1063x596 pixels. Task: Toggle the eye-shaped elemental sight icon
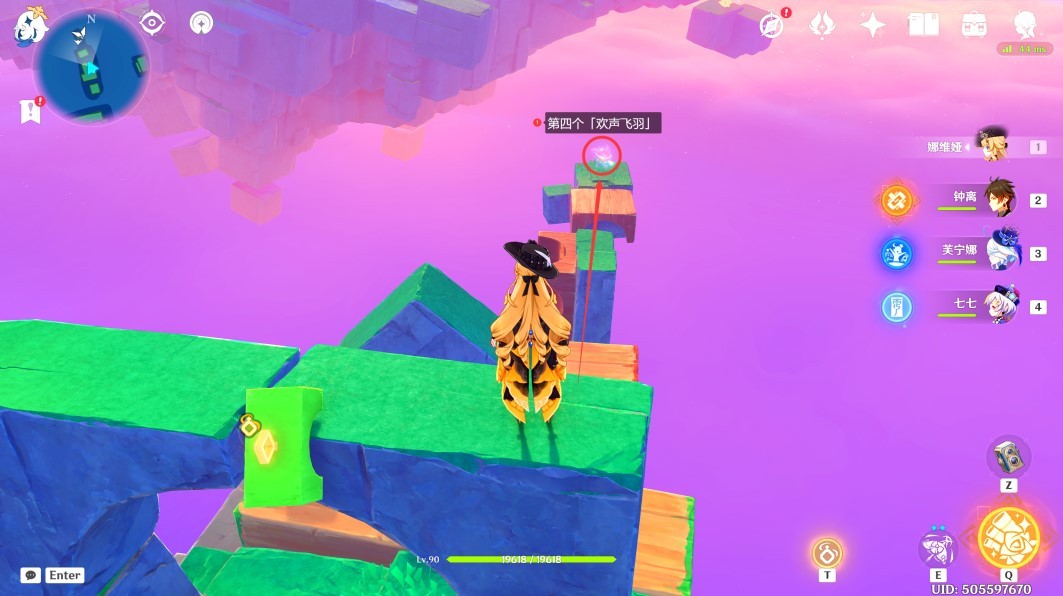[x=152, y=23]
